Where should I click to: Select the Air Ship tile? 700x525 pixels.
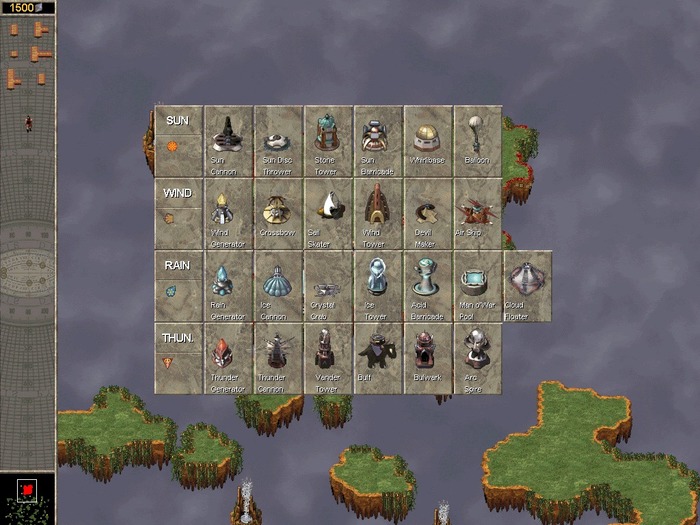[x=478, y=213]
